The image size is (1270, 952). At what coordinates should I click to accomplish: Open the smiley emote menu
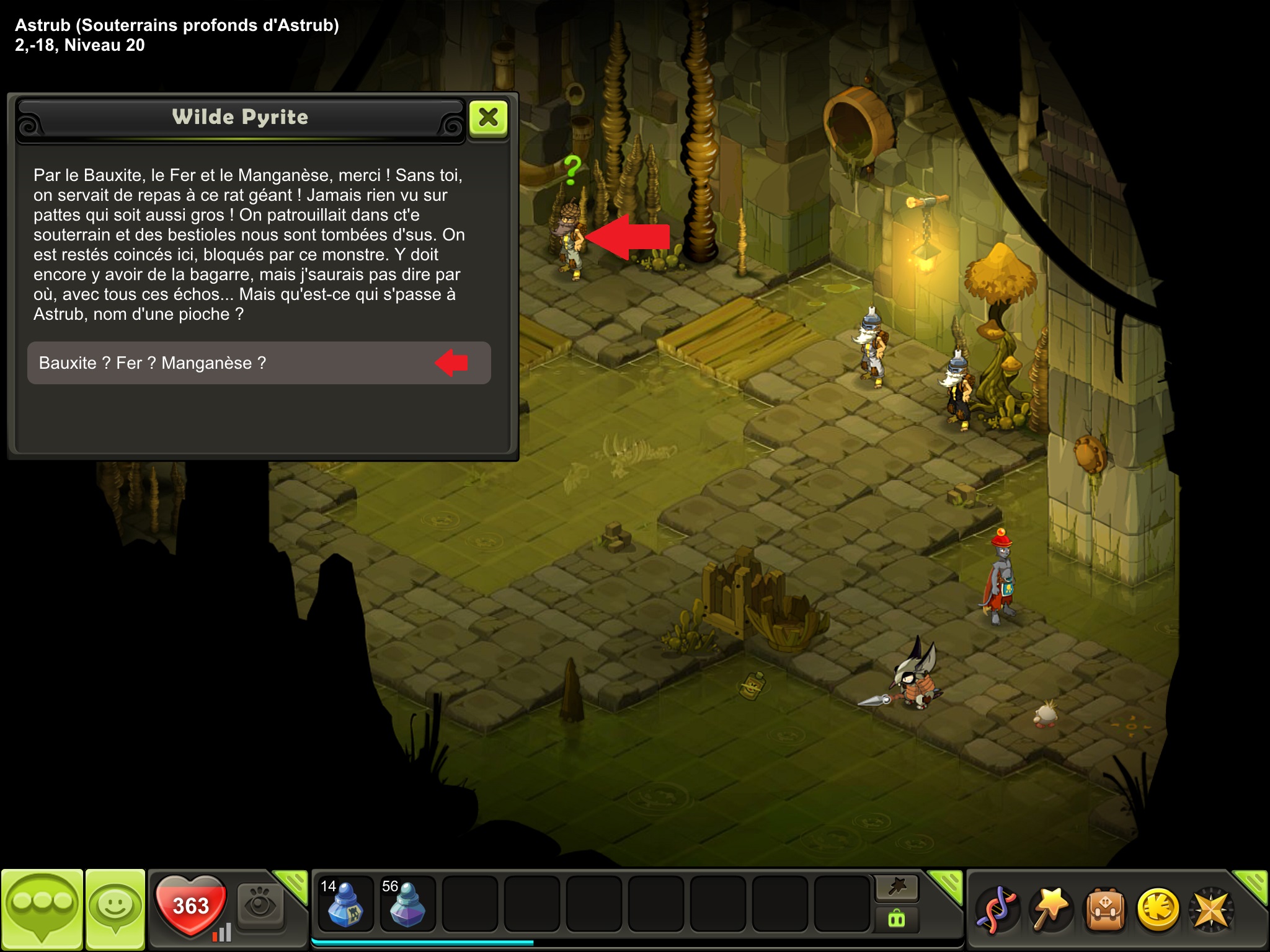[x=115, y=909]
